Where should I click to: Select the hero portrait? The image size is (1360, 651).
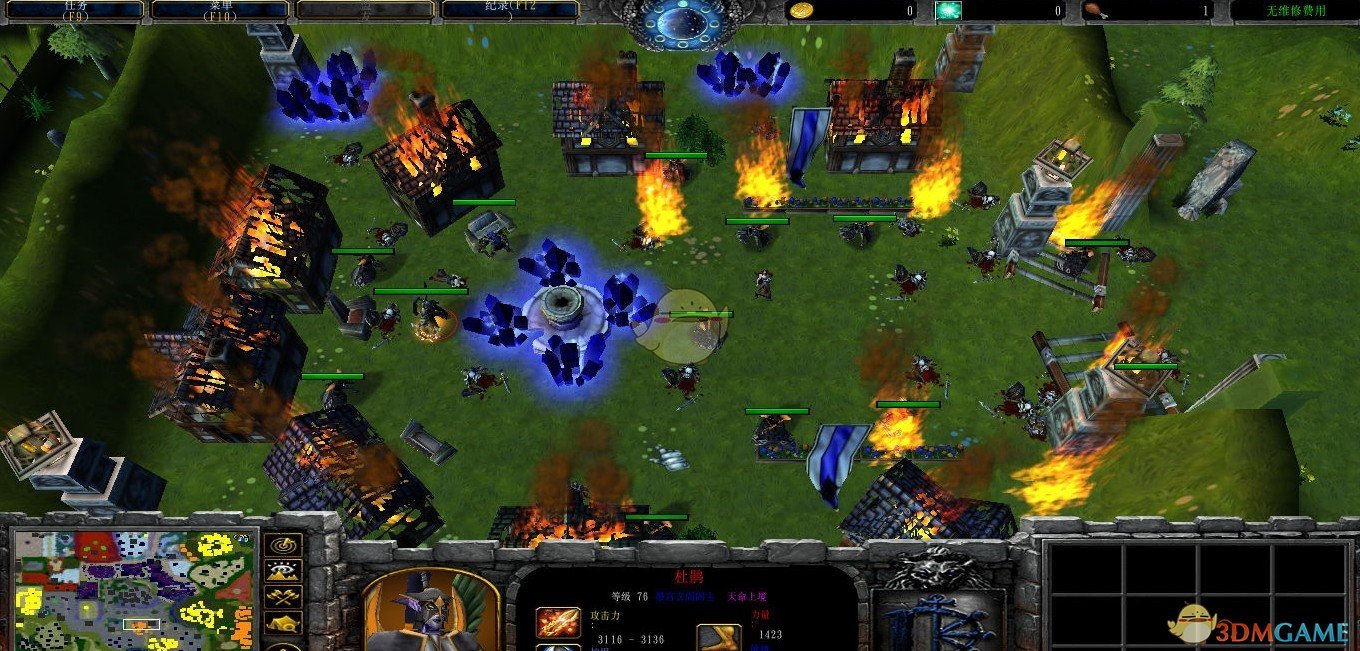(x=430, y=612)
